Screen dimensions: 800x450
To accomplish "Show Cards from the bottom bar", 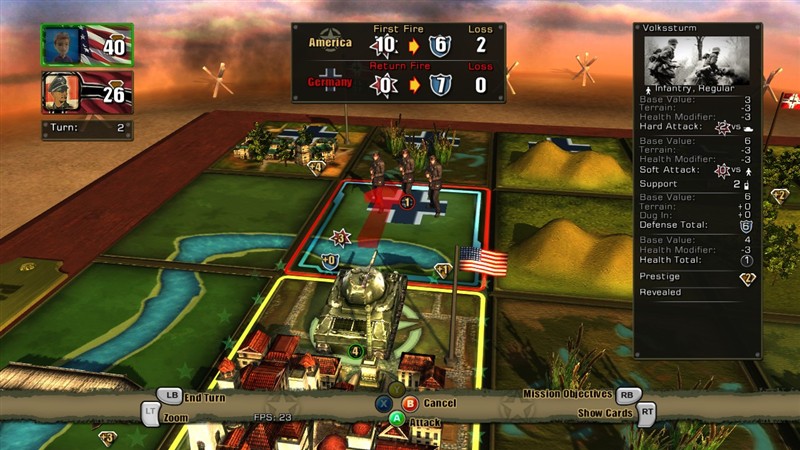I will point(605,412).
